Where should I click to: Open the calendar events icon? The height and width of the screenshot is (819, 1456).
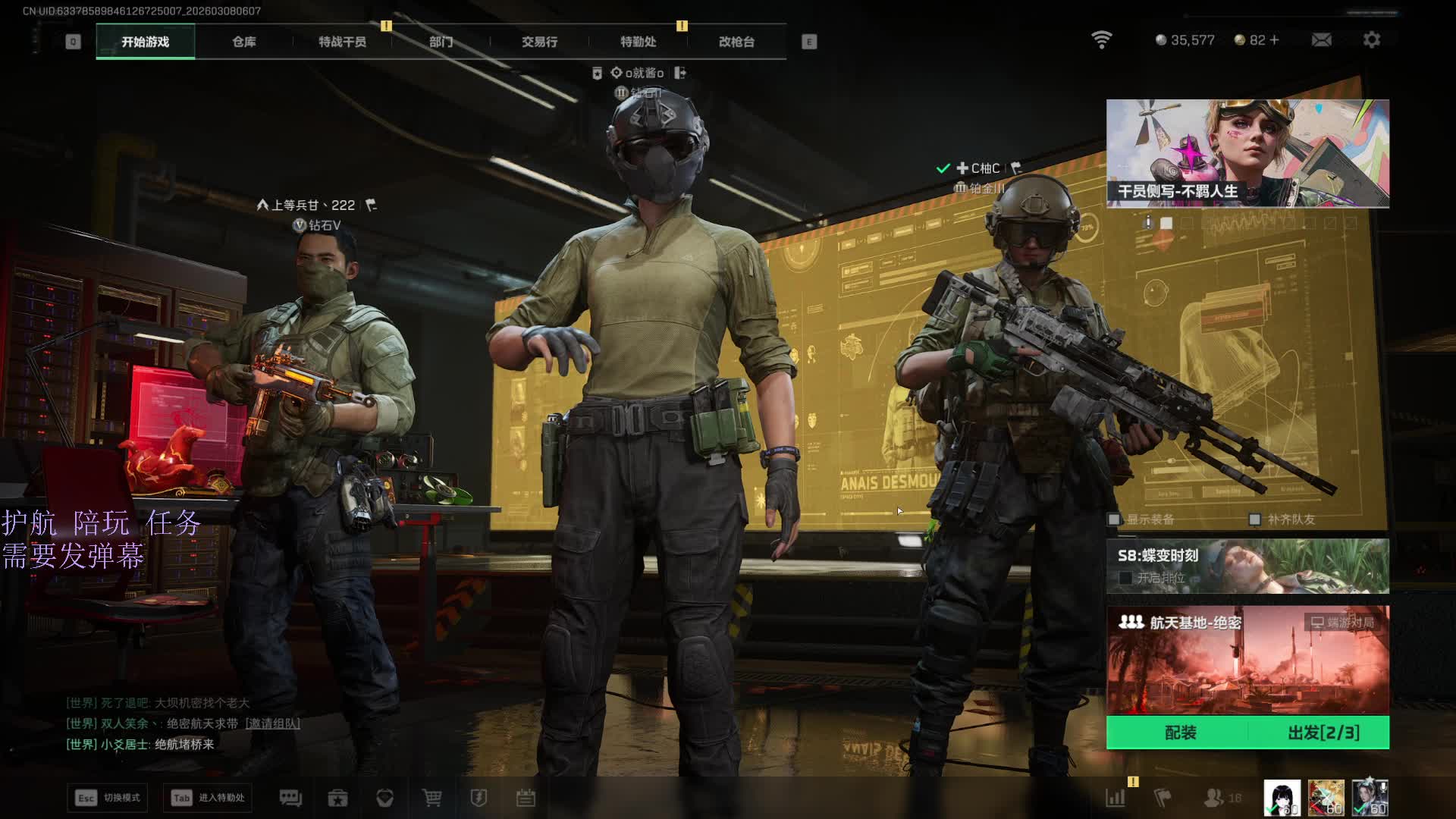pyautogui.click(x=526, y=798)
